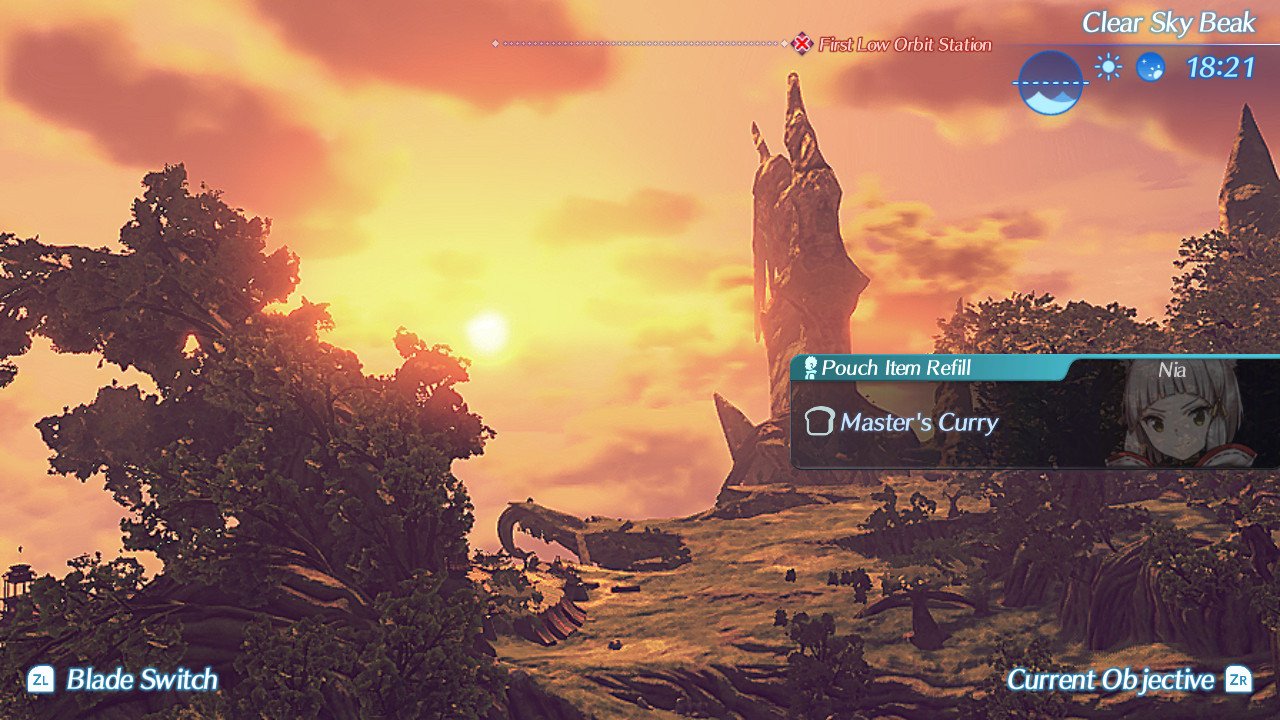Click the diamond marker on the left compass edge
The height and width of the screenshot is (720, 1280).
pos(495,44)
